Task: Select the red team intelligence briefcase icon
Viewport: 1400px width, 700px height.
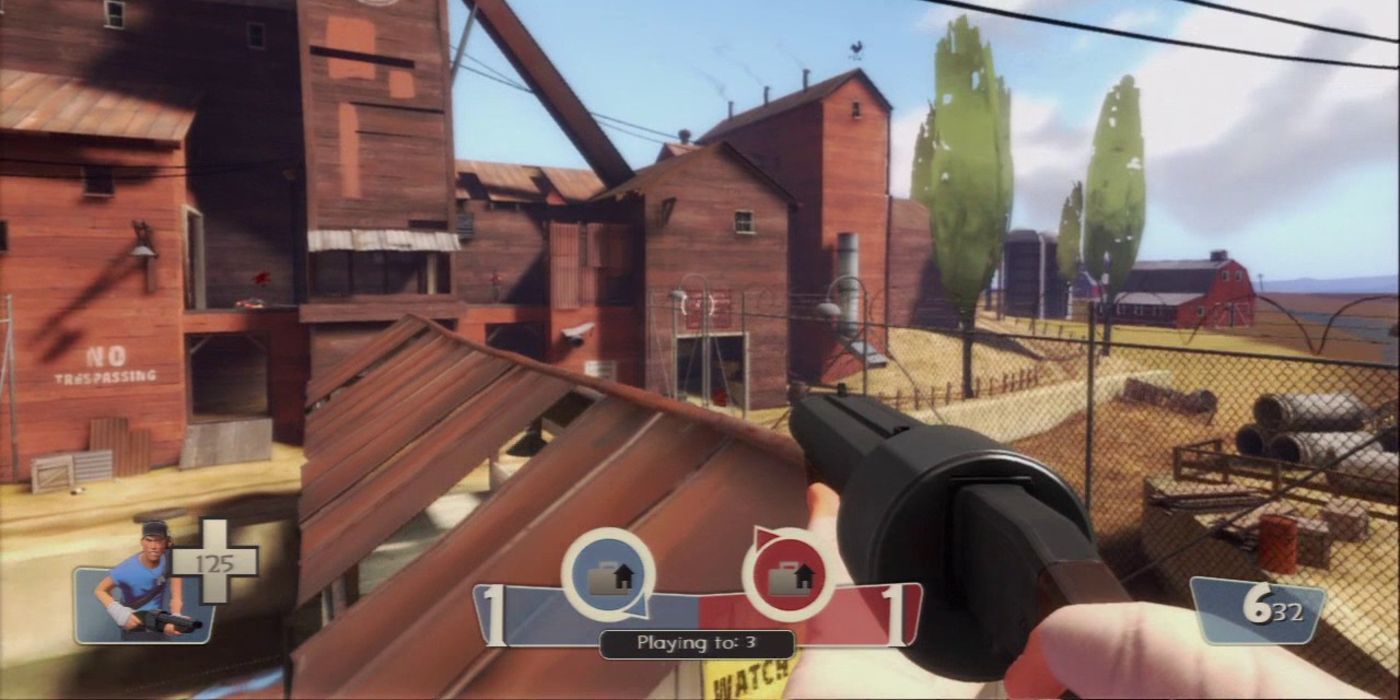Action: point(789,576)
